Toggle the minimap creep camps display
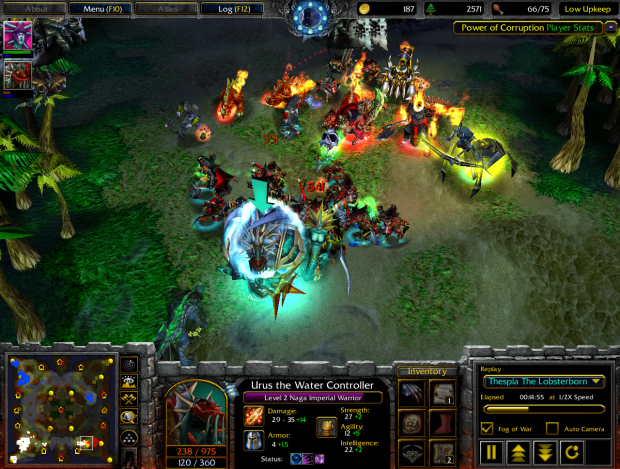 click(x=129, y=417)
